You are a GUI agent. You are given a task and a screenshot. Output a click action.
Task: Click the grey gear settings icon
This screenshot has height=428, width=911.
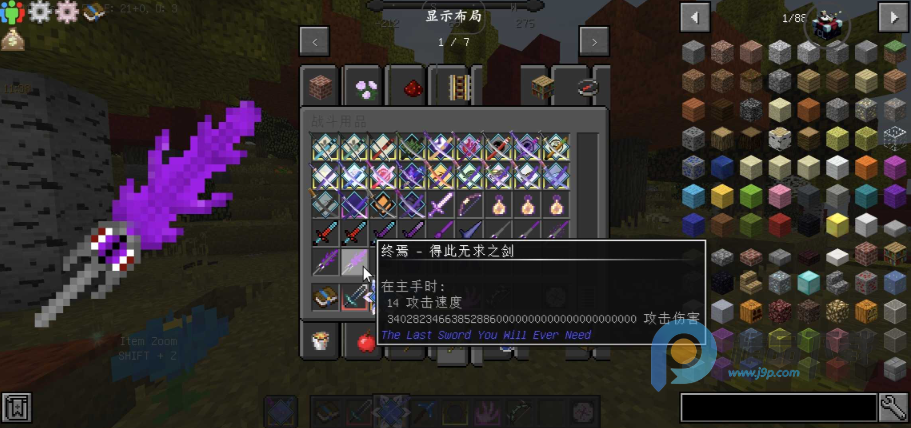tap(41, 13)
